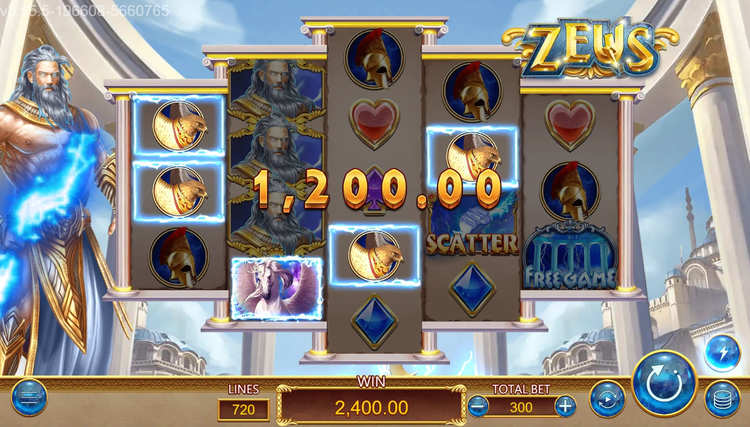This screenshot has height=427, width=750.
Task: Increase total bet with the plus button
Action: click(x=565, y=406)
